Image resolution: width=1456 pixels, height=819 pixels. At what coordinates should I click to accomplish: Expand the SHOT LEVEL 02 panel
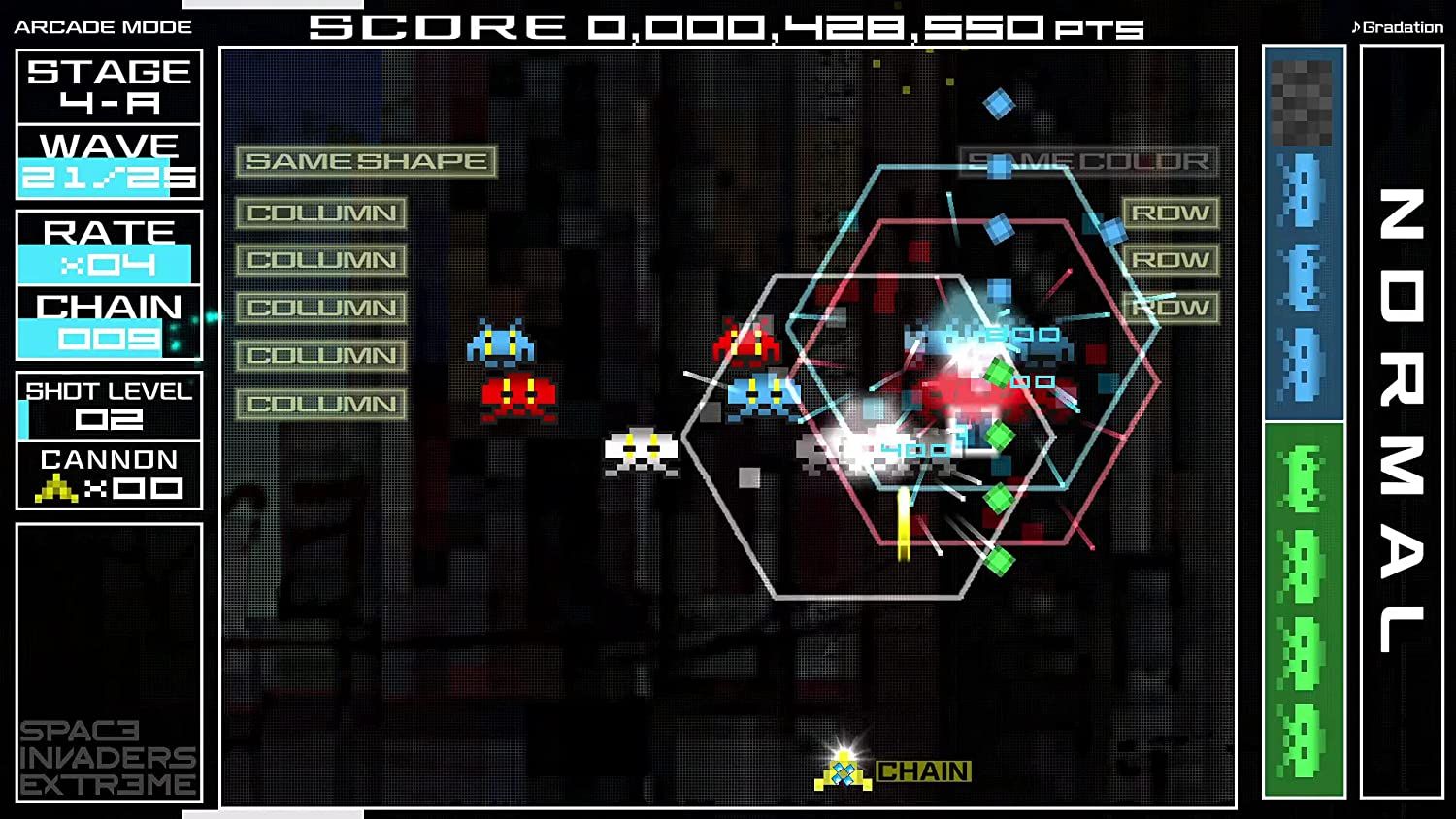(x=107, y=407)
